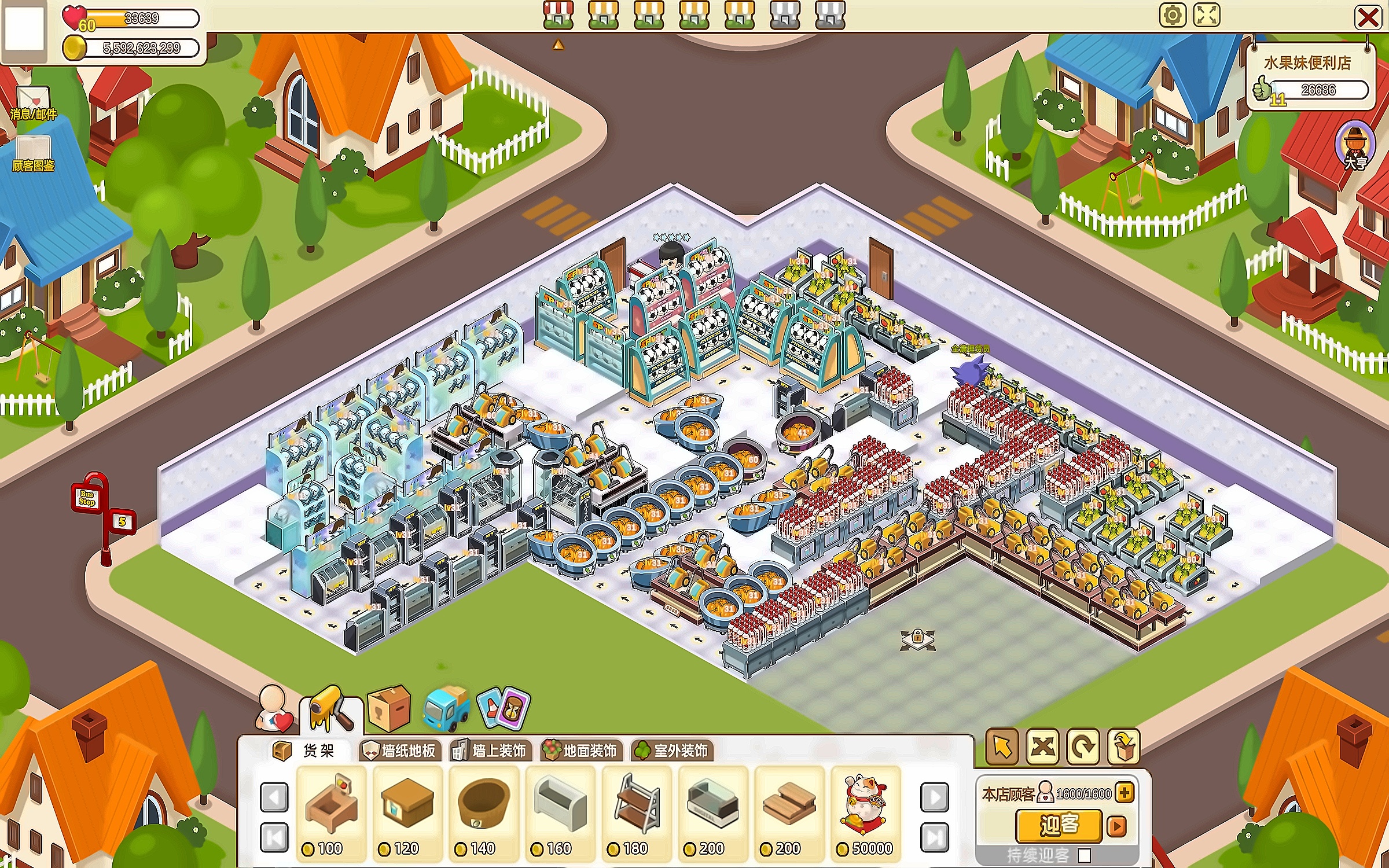
Task: Toggle fullscreen mode
Action: pos(1207,15)
